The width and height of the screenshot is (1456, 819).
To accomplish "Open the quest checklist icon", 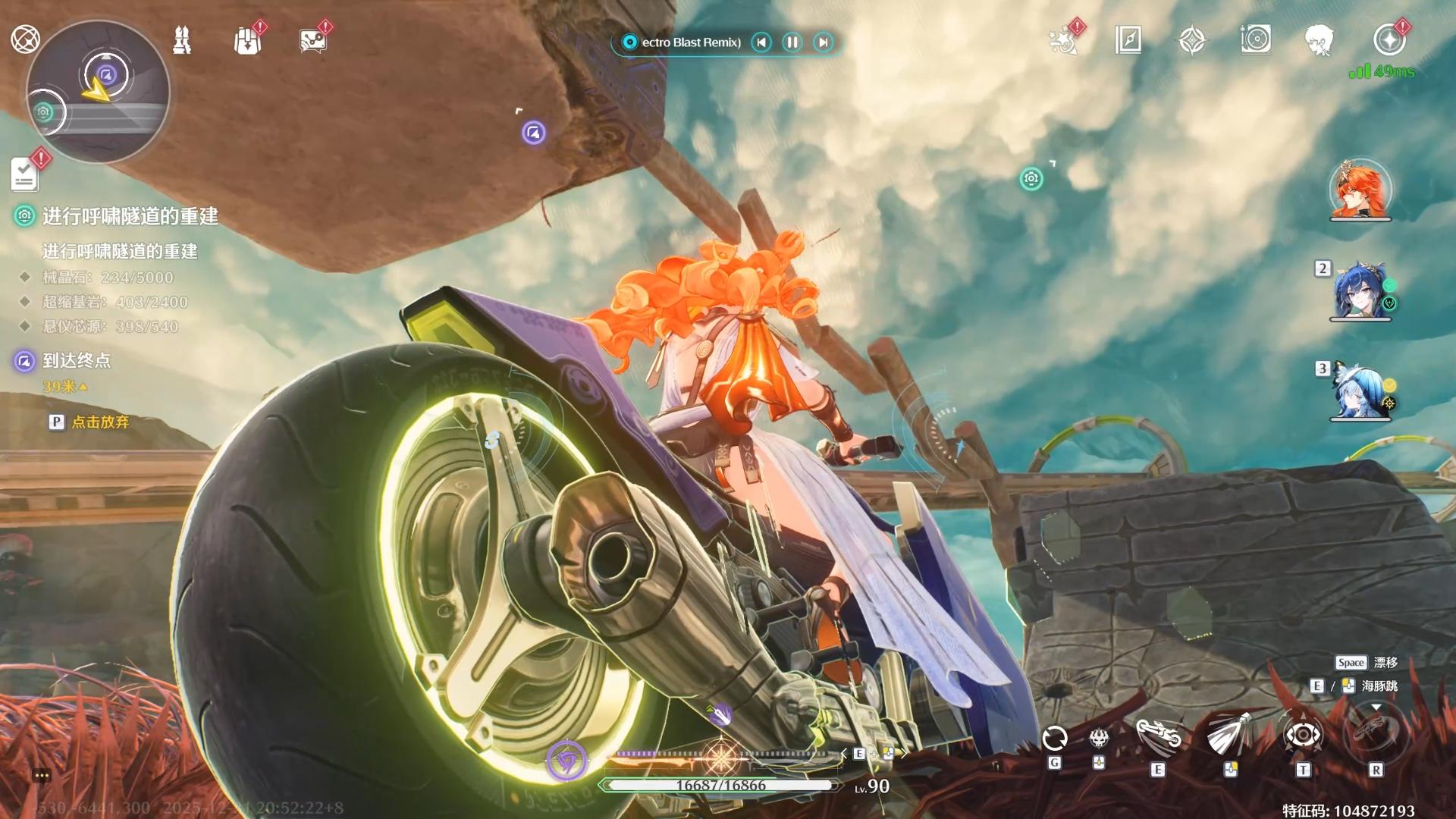I will click(24, 174).
